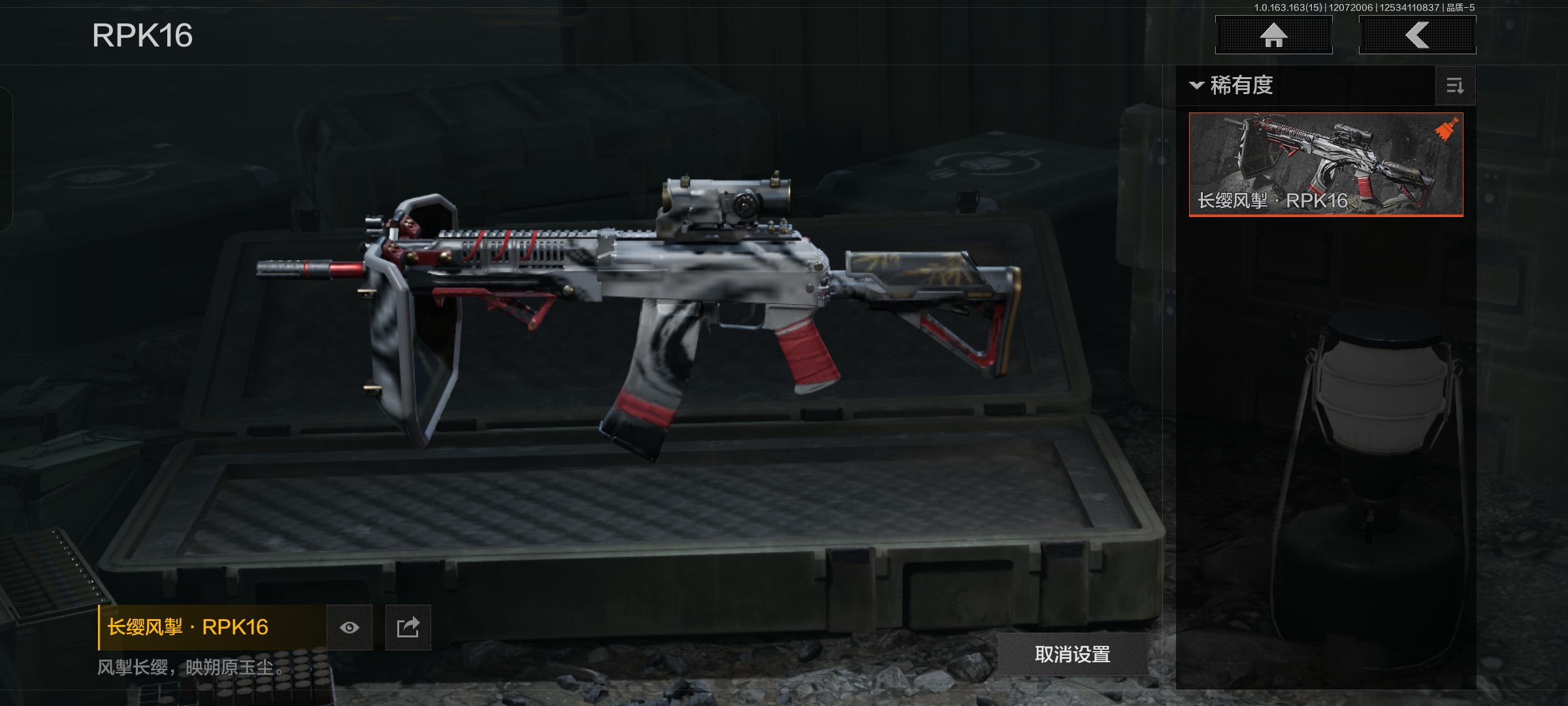Return to the home screen
This screenshot has height=706, width=1568.
pos(1273,35)
